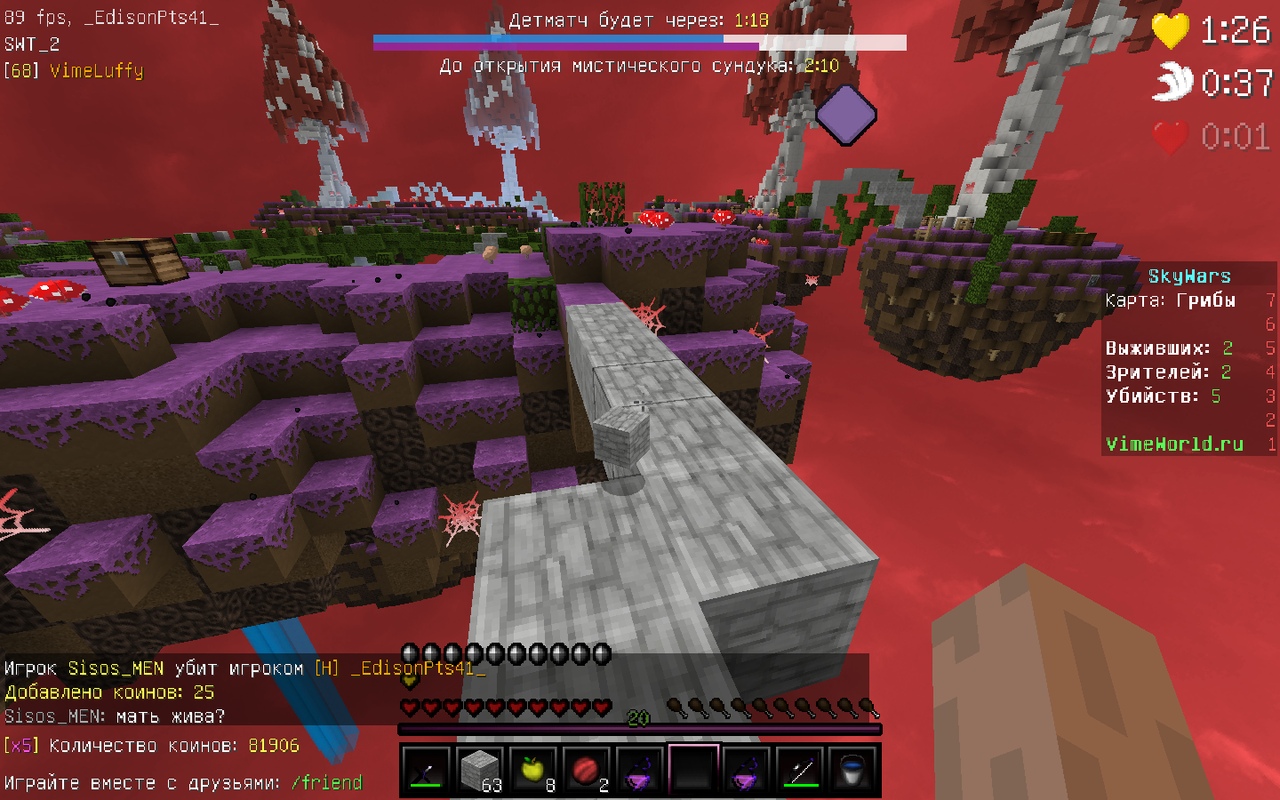The height and width of the screenshot is (800, 1280).
Task: Select the enchanted sword in slot 1
Action: tap(427, 770)
